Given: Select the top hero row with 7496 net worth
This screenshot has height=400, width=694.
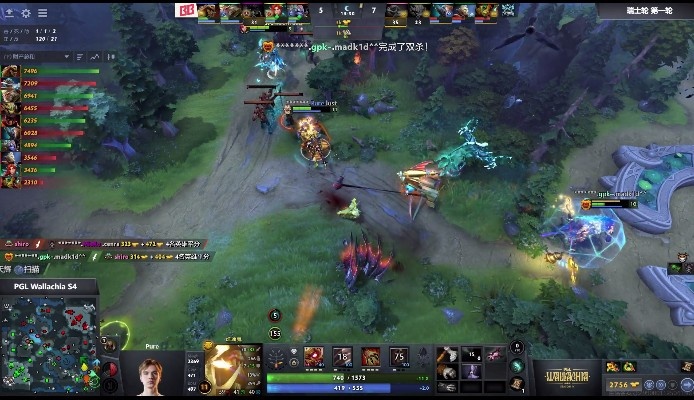Looking at the screenshot, I should (x=50, y=72).
